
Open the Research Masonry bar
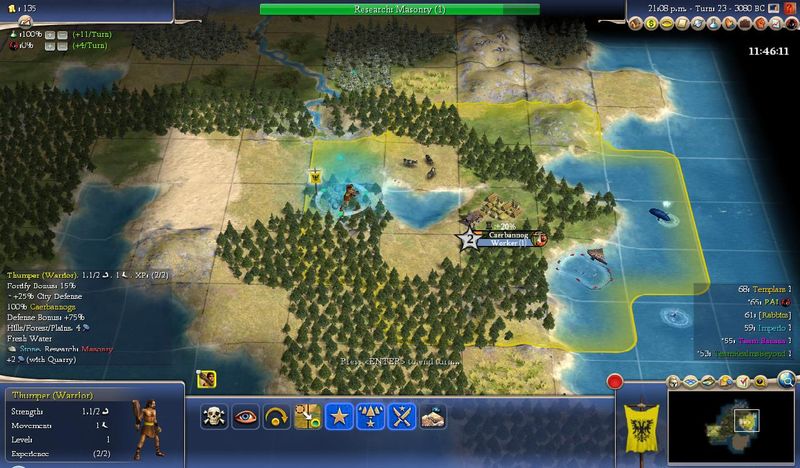(399, 9)
